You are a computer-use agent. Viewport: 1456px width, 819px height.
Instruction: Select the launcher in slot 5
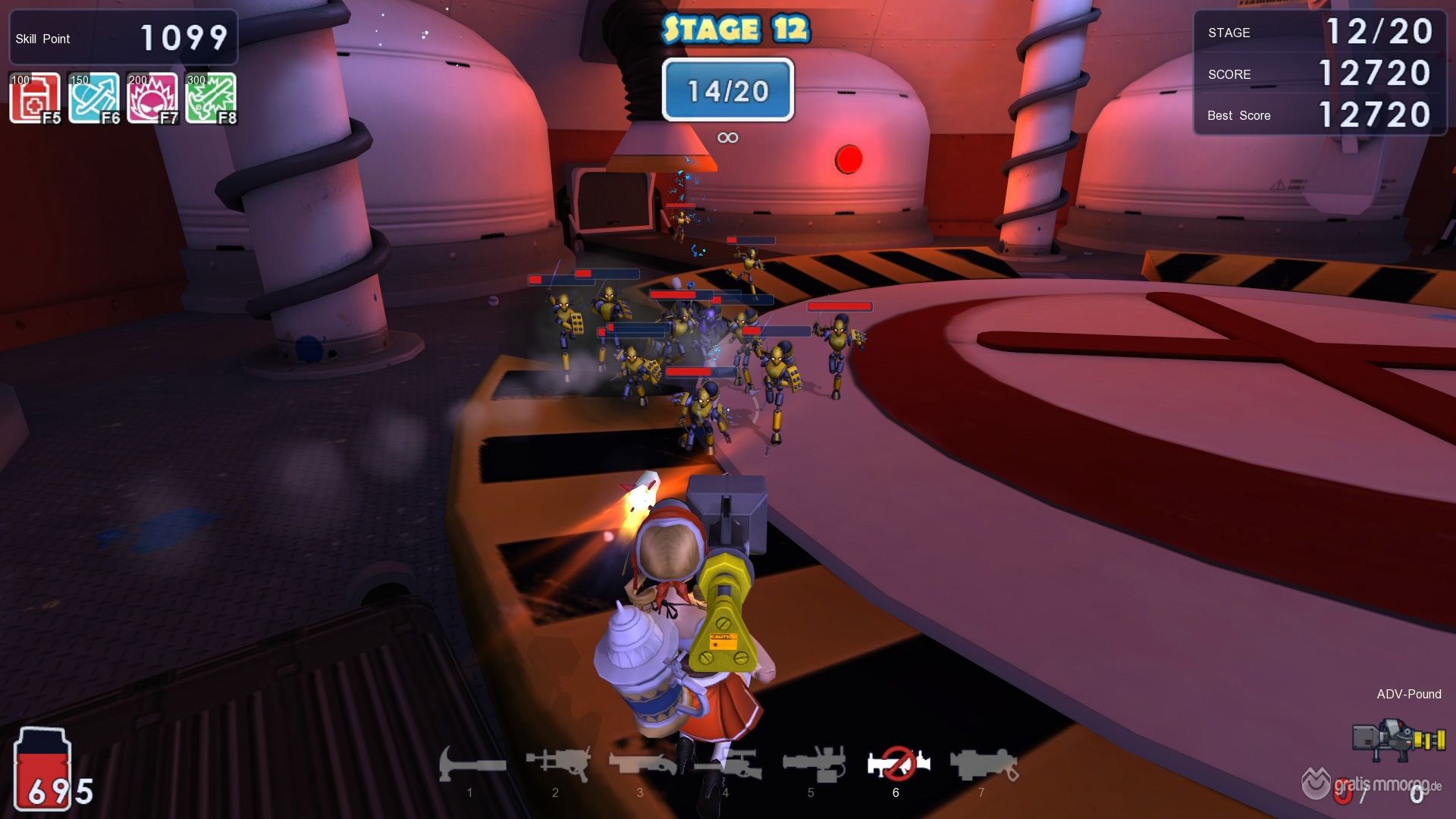813,764
